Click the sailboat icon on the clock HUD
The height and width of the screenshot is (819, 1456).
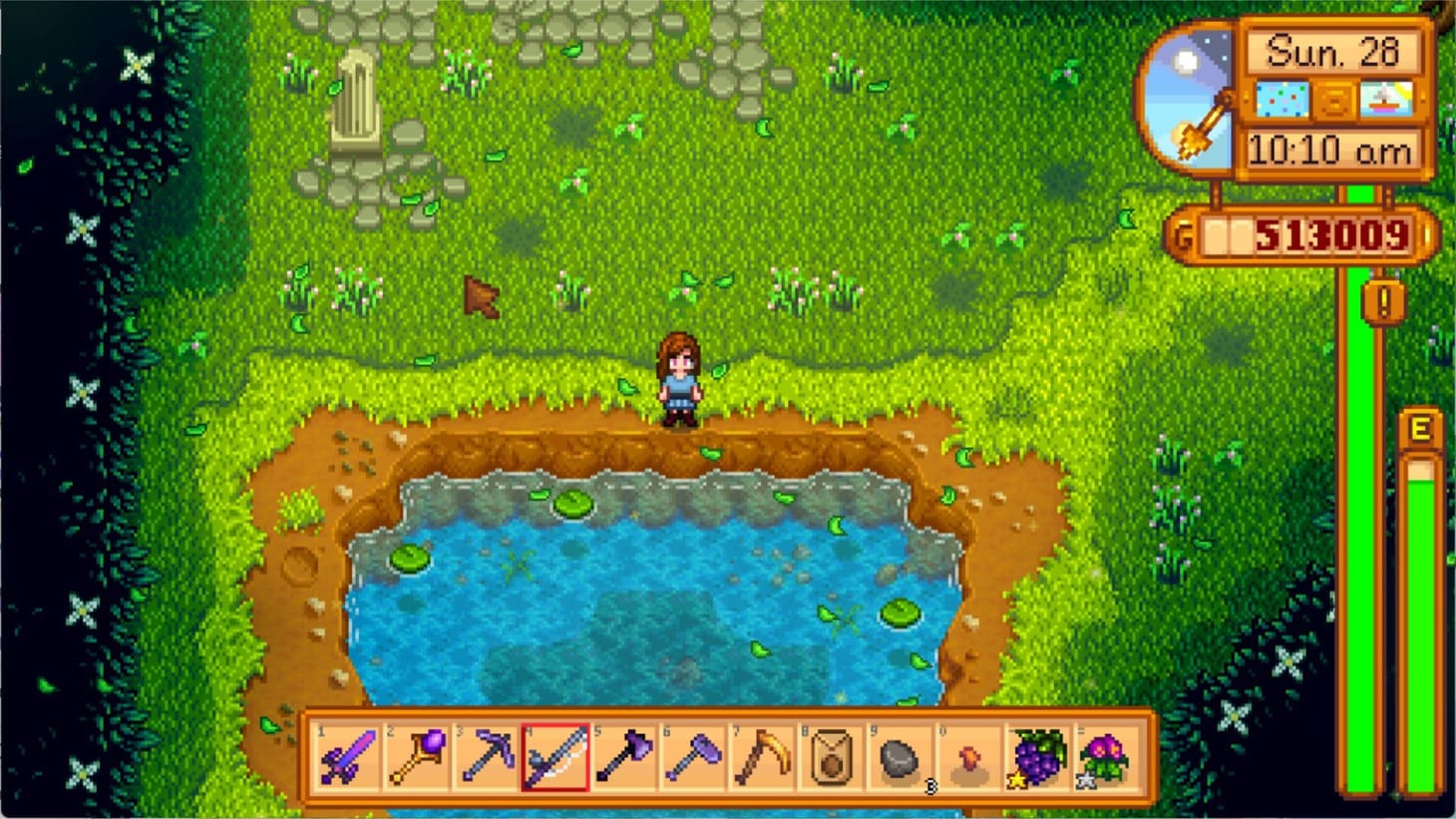(1386, 98)
